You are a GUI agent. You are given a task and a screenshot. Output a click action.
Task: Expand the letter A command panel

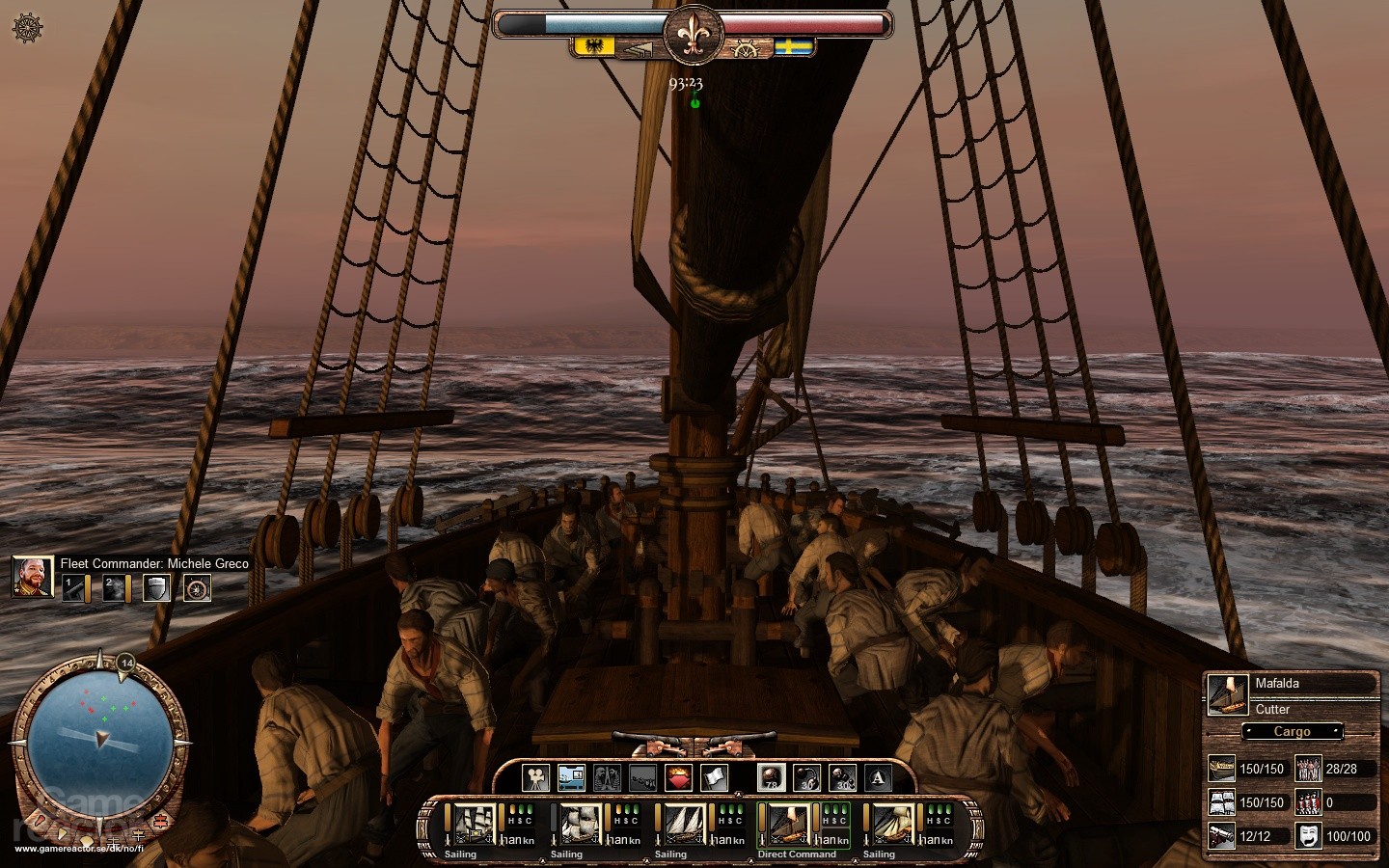pos(878,777)
